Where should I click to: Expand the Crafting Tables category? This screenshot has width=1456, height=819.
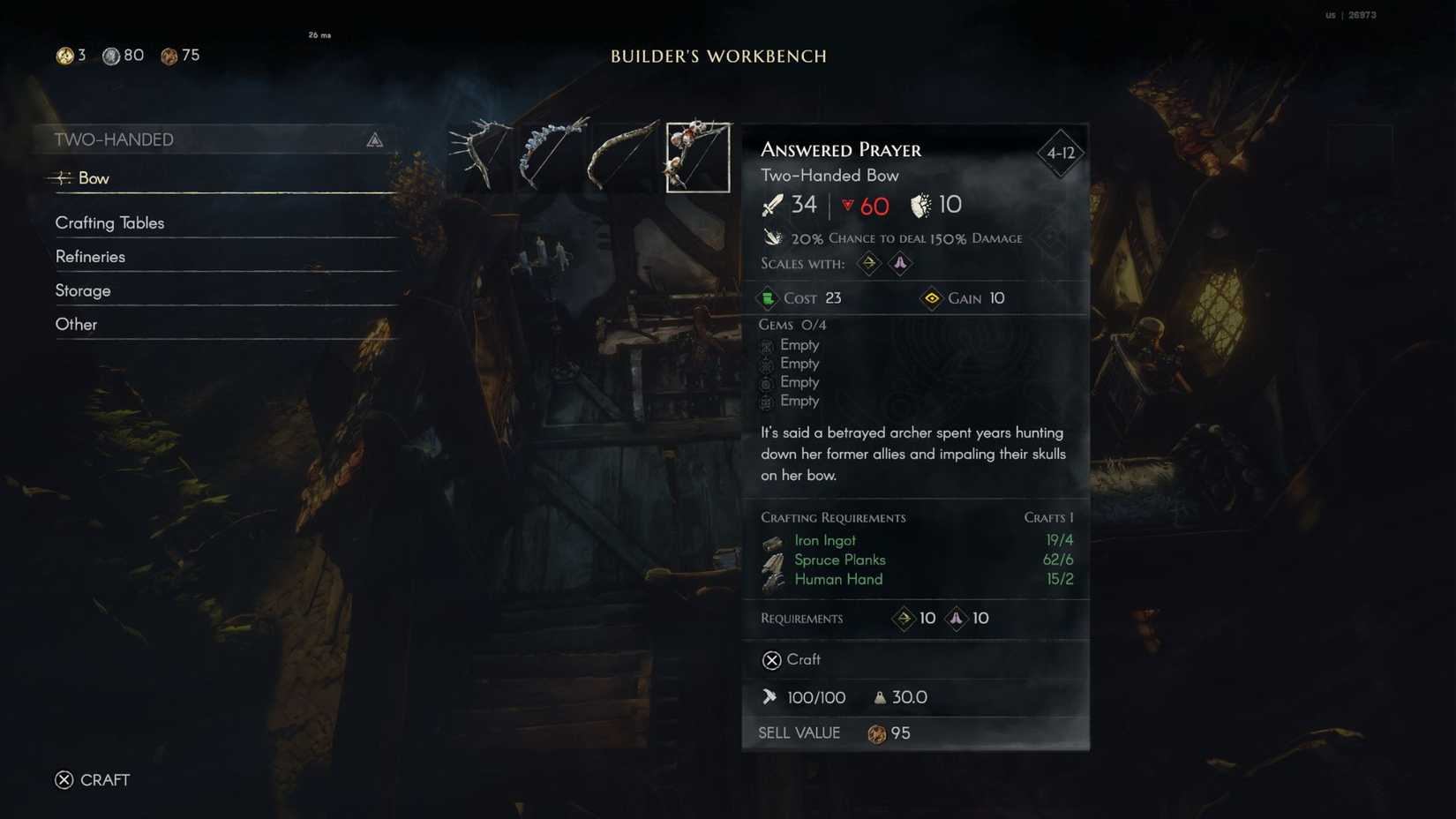[x=110, y=222]
